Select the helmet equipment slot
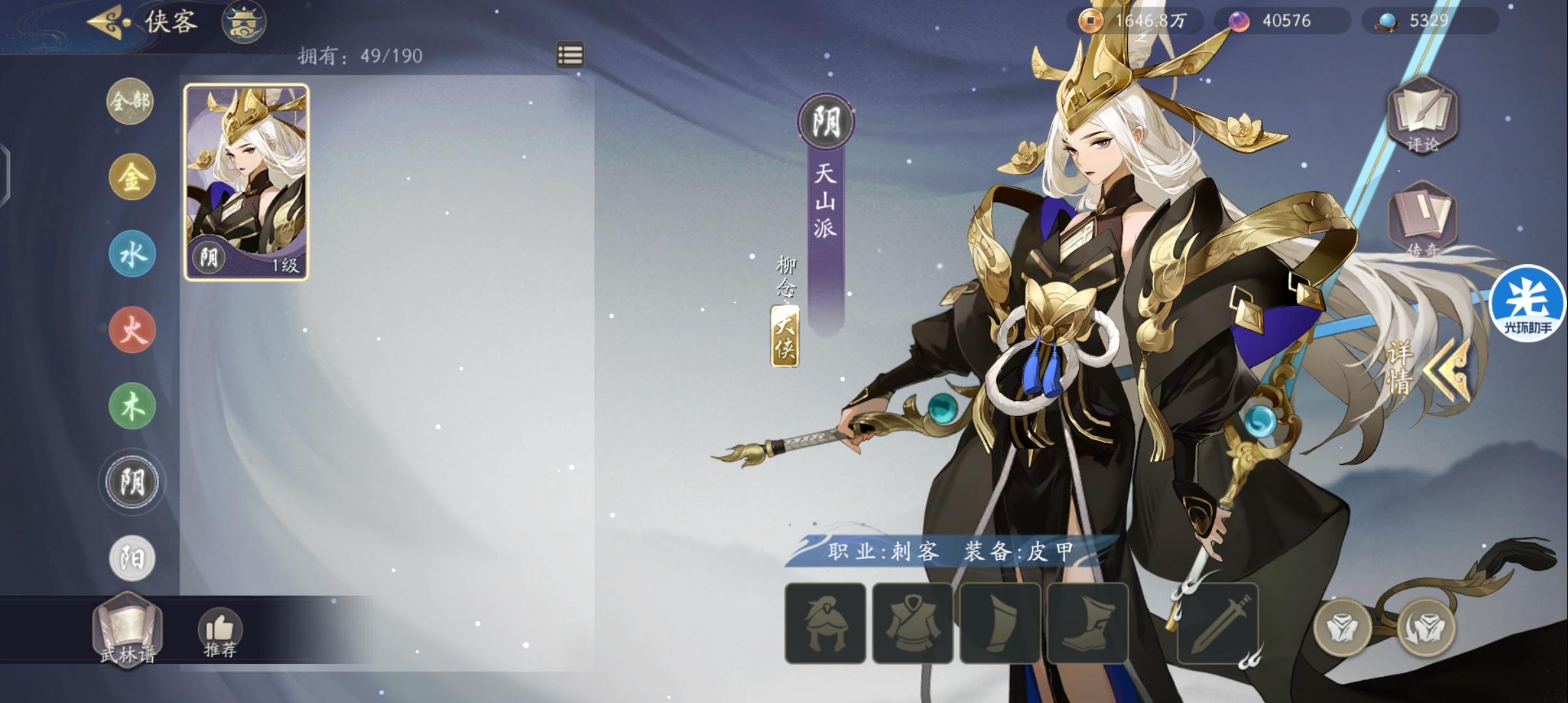1568x703 pixels. (x=825, y=624)
